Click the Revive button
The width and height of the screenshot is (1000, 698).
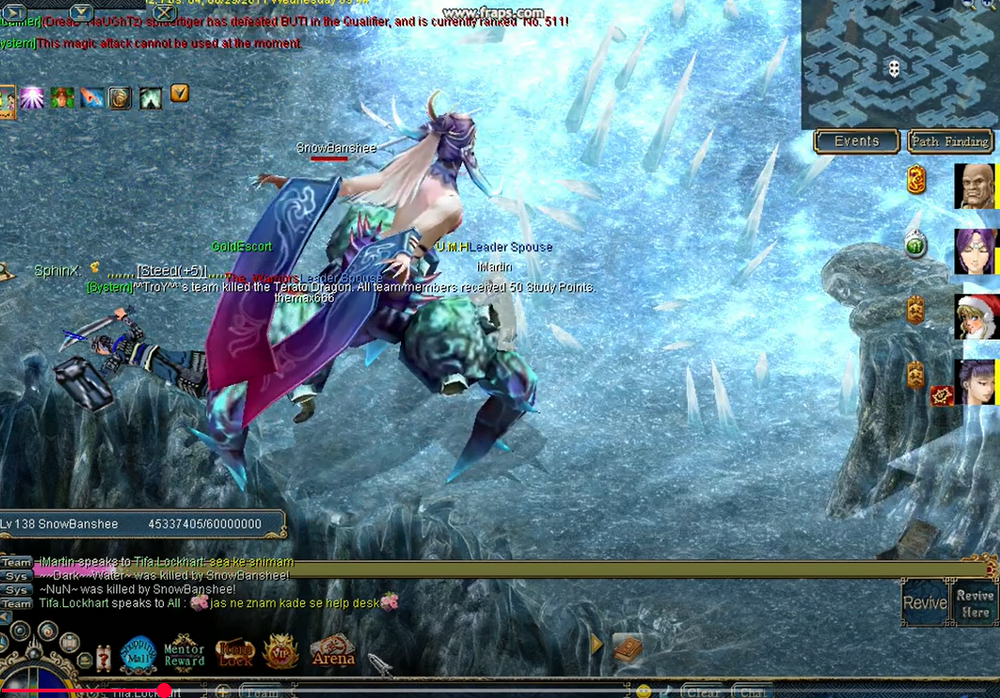coord(925,603)
